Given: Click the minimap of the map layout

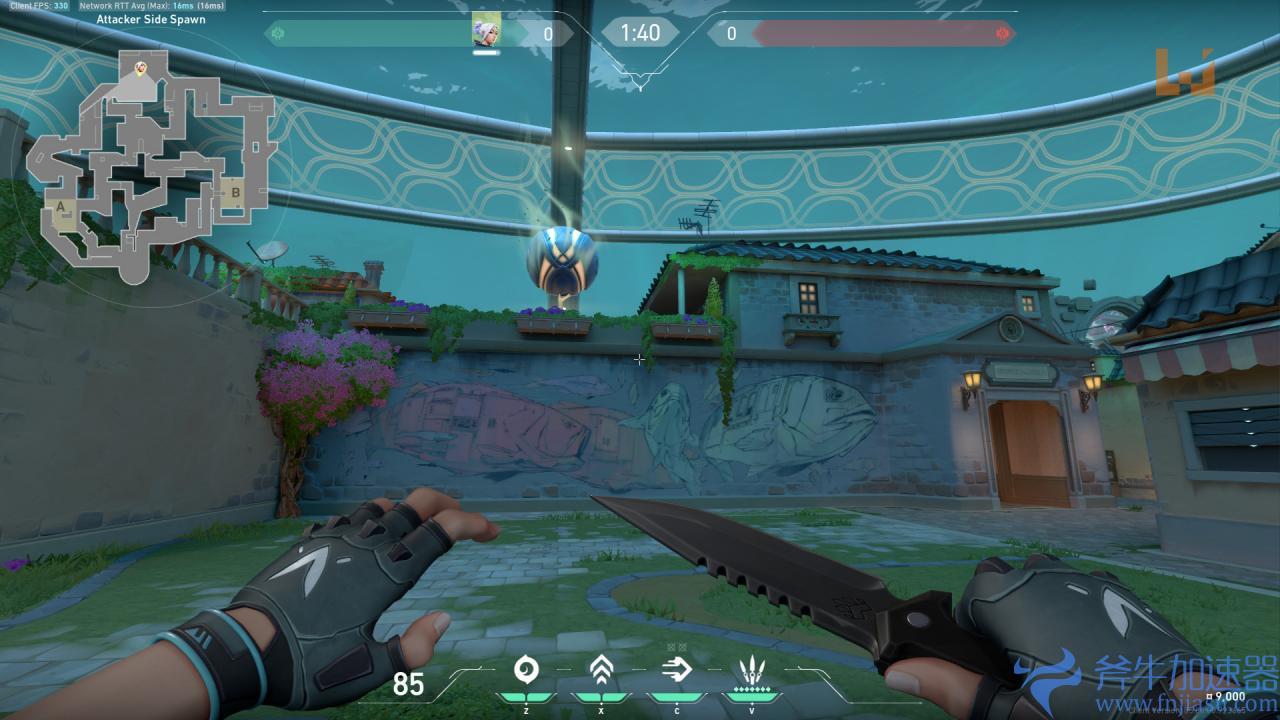Looking at the screenshot, I should (150, 165).
